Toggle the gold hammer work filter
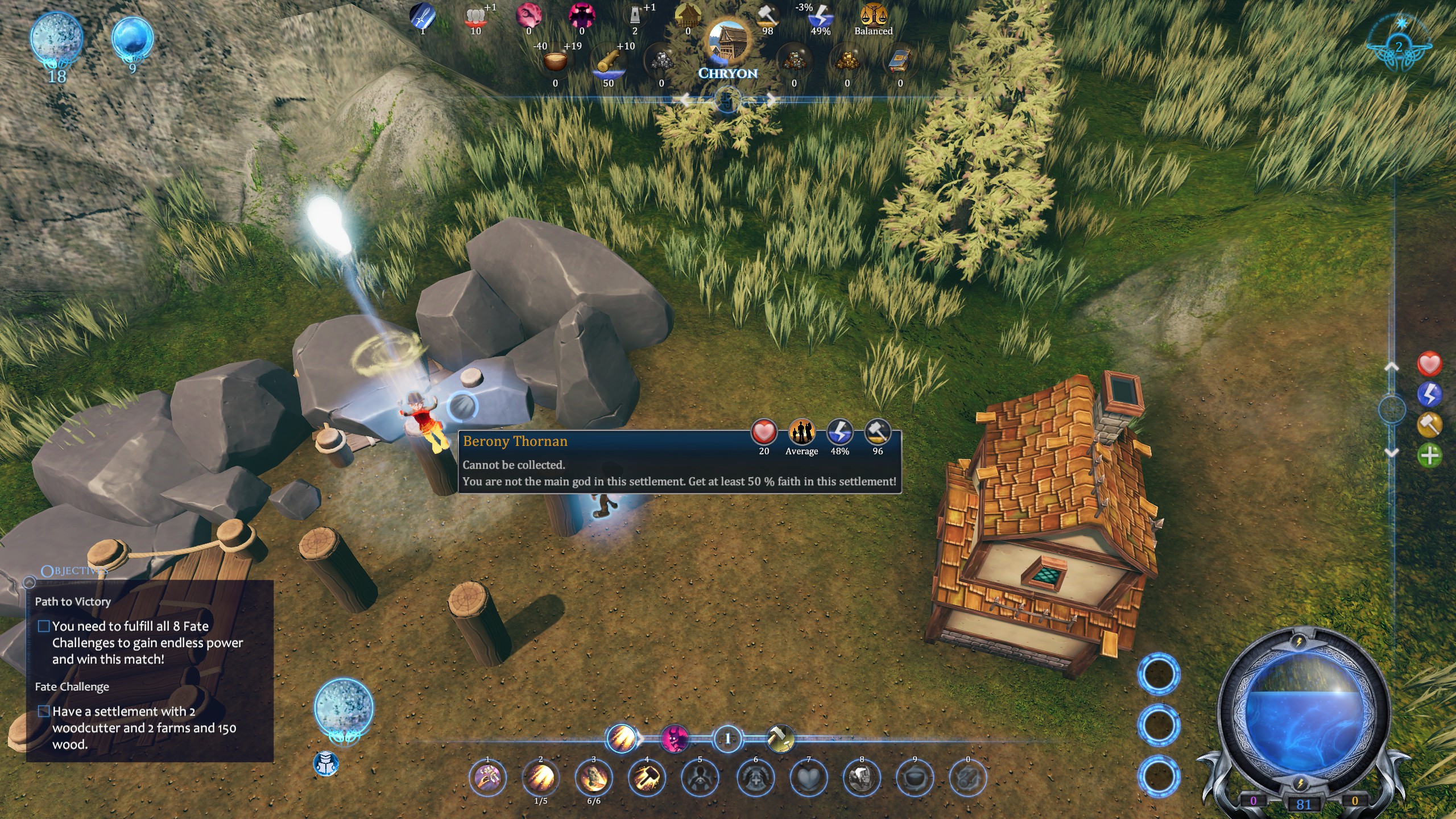Screen dimensions: 1456x819 pyautogui.click(x=1429, y=424)
